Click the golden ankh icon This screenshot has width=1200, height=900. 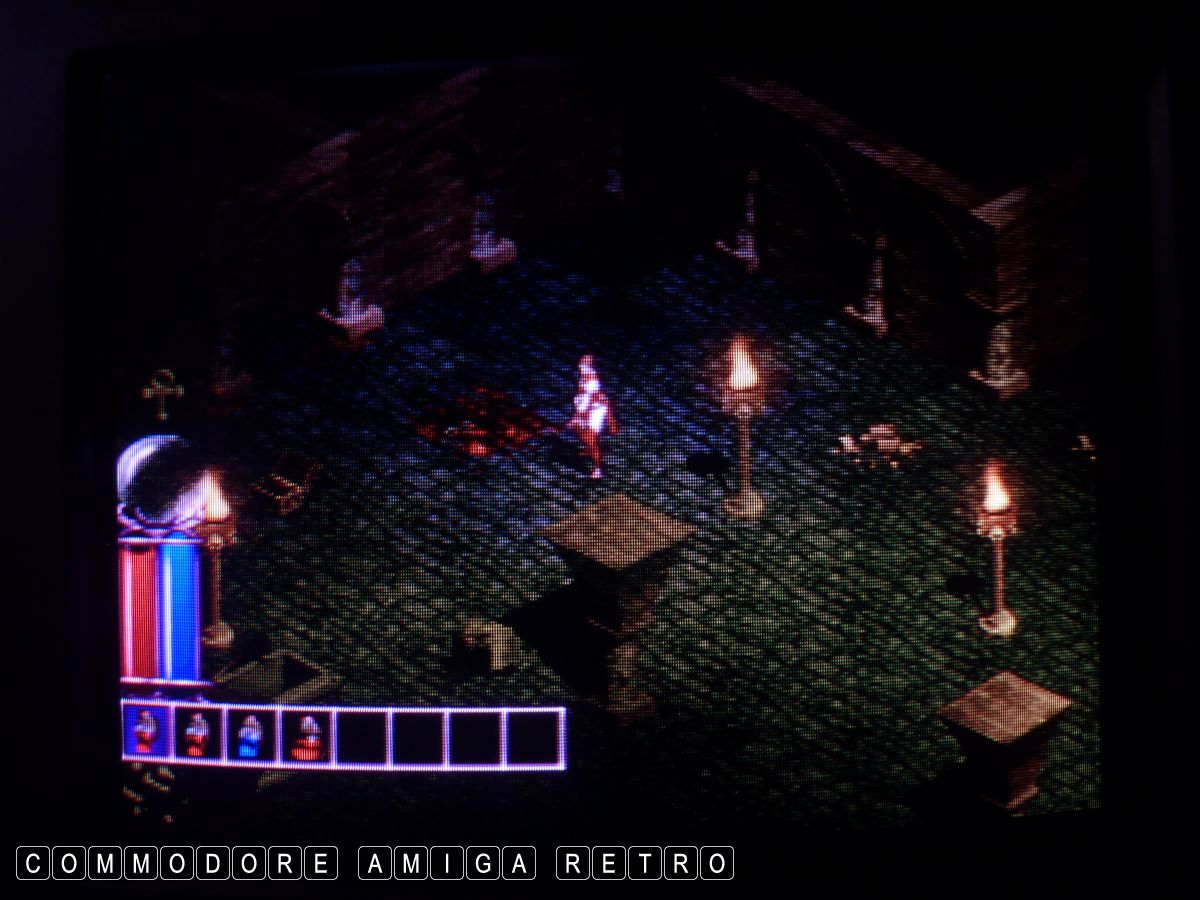pos(162,393)
